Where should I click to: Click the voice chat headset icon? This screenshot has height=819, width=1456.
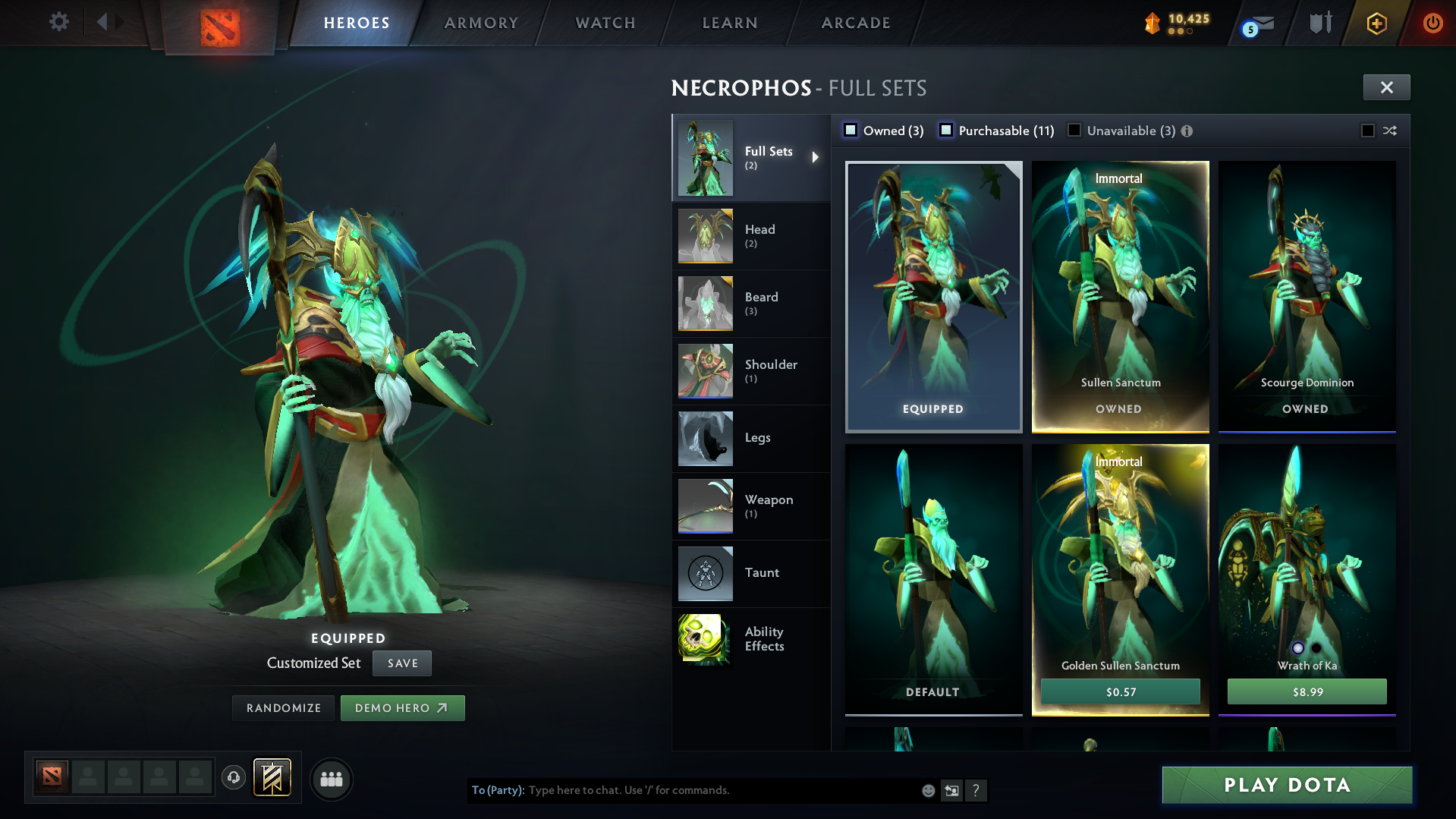[234, 779]
